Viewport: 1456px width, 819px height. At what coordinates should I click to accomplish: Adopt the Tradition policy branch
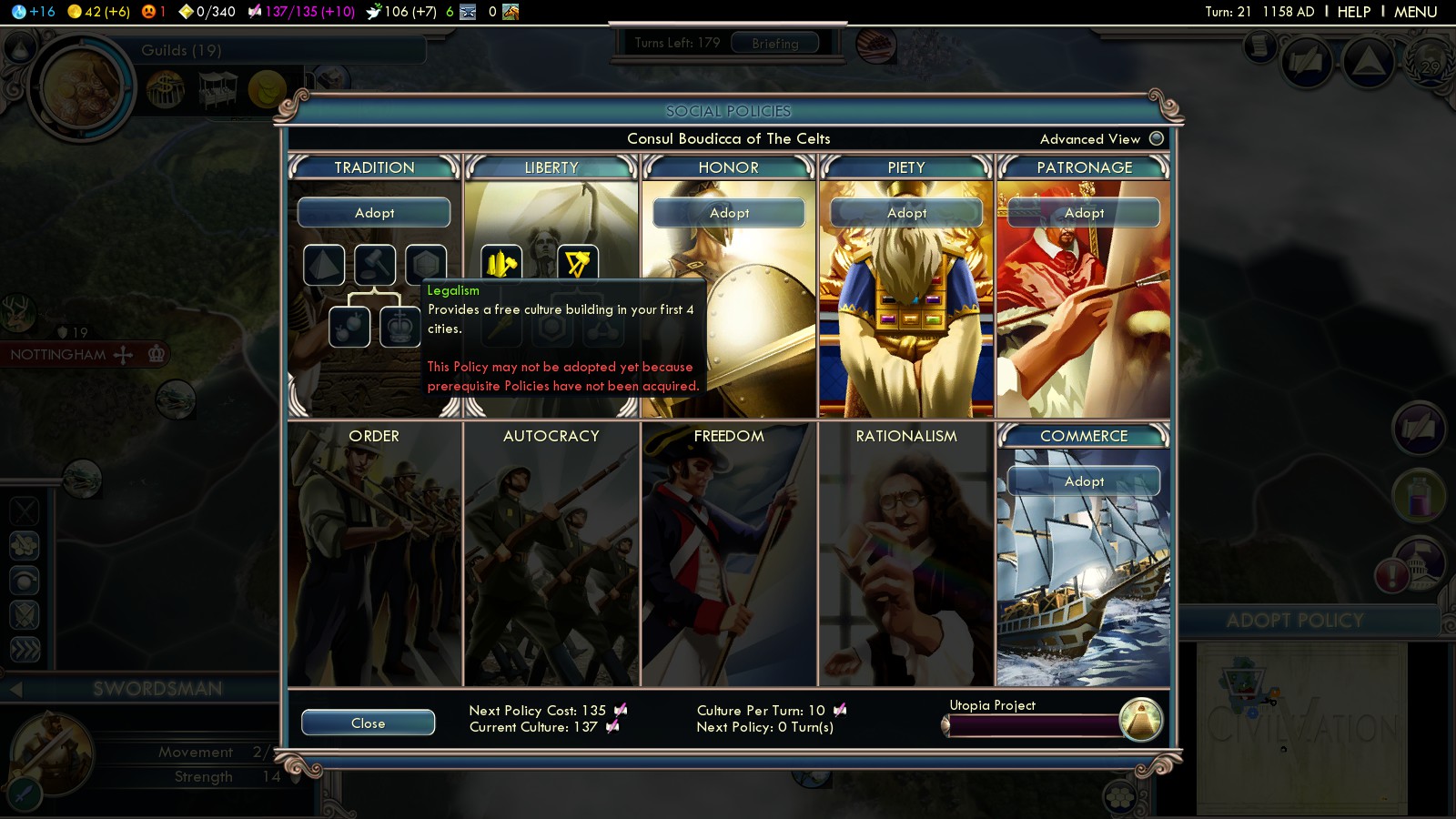(x=374, y=212)
